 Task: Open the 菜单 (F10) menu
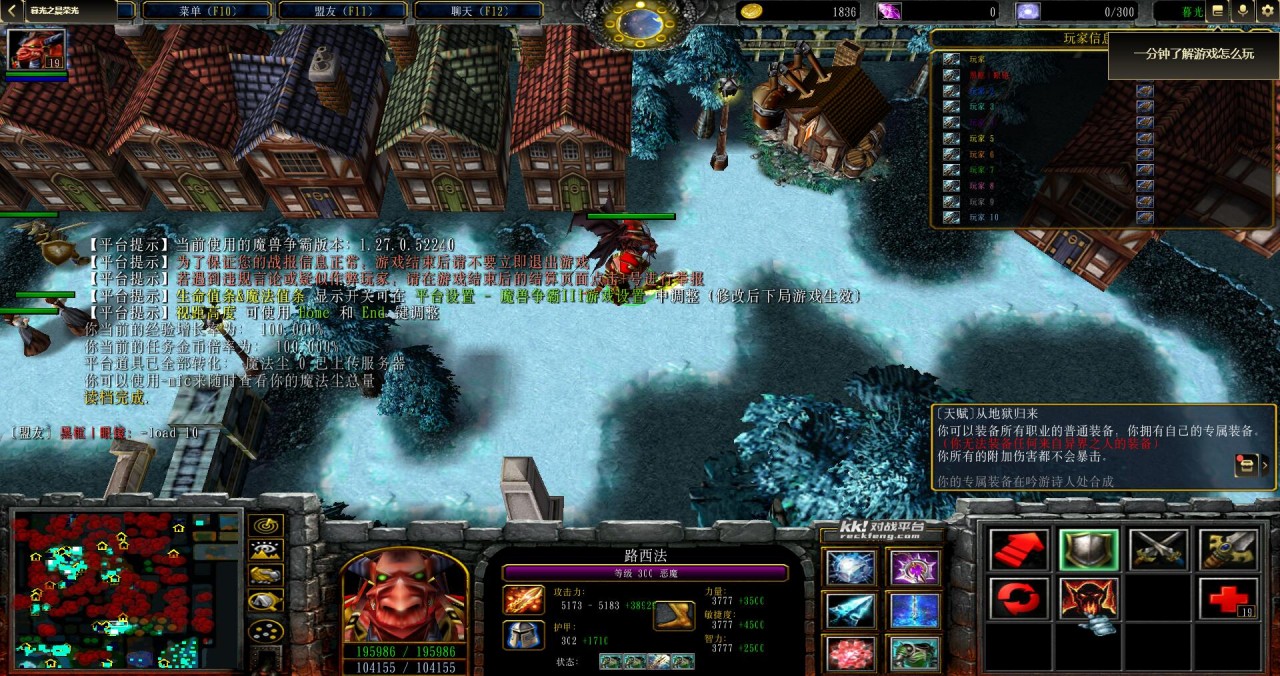[x=205, y=10]
